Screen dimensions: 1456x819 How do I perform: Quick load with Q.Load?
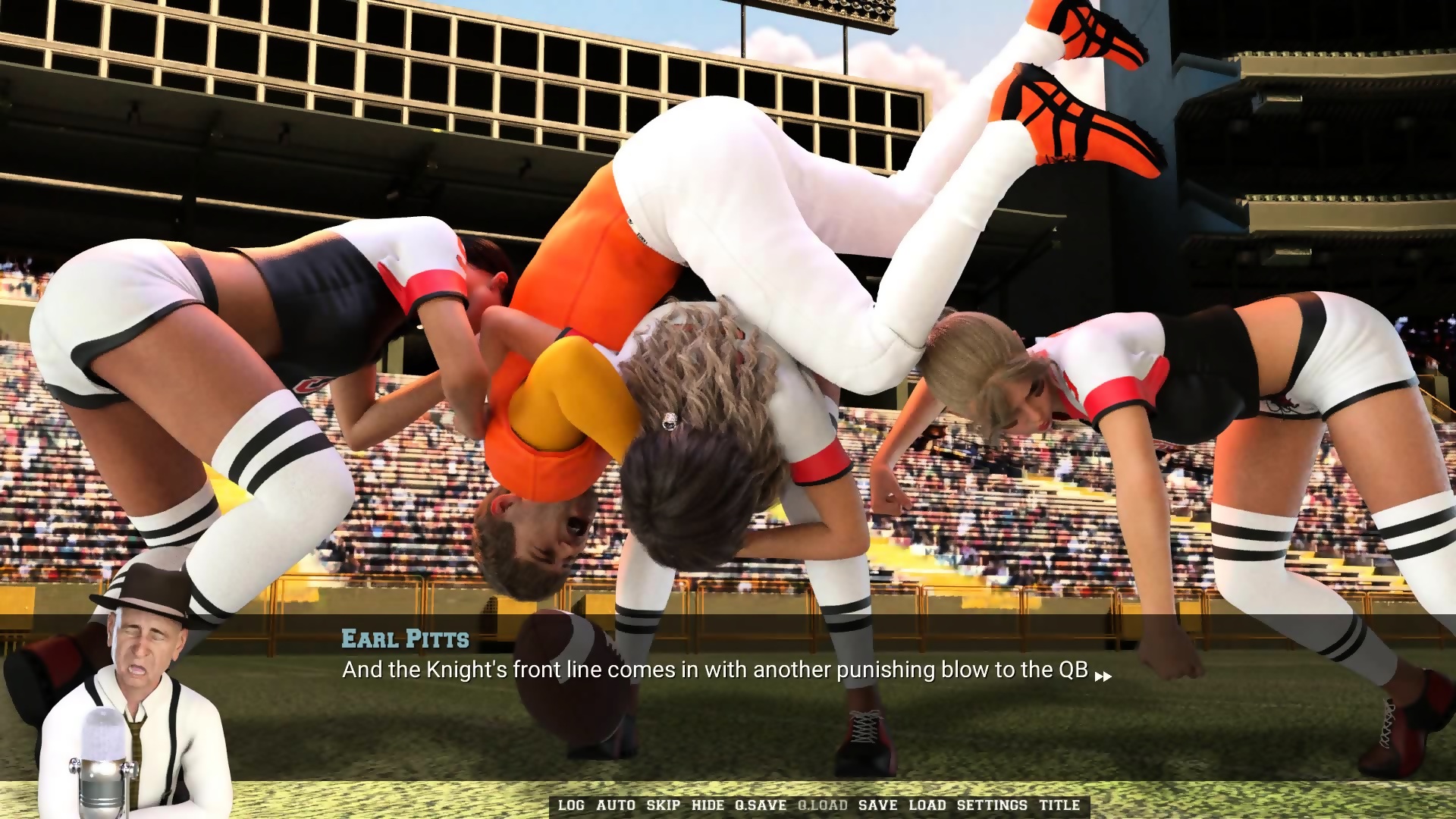point(823,805)
